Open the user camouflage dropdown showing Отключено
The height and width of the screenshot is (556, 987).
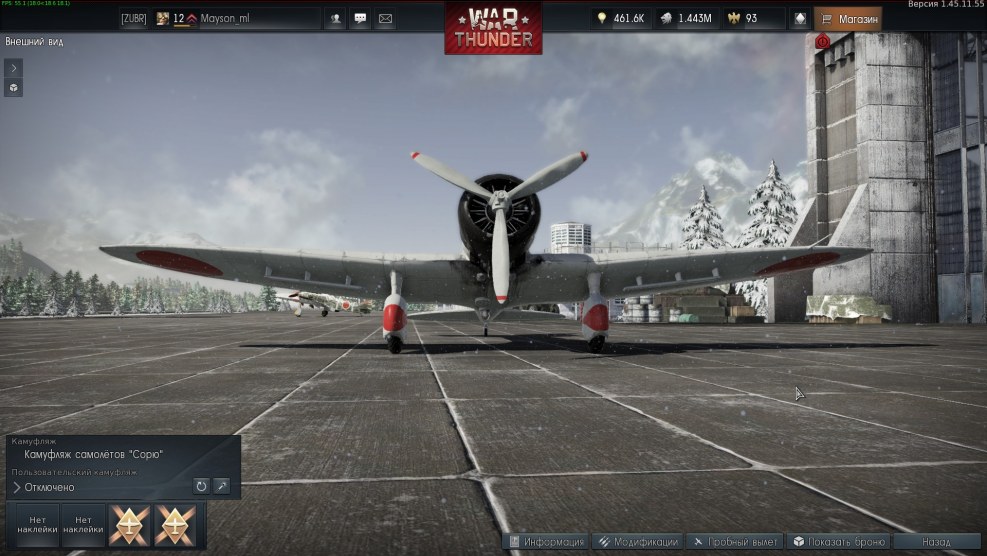(100, 487)
